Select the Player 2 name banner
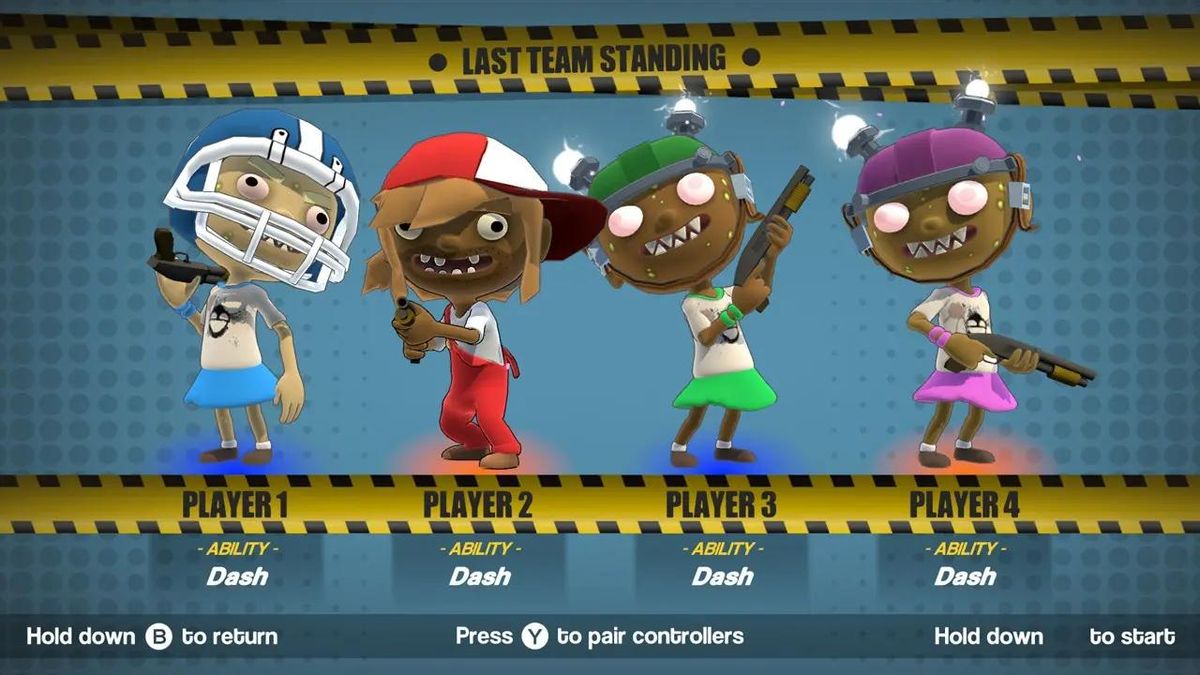Screen dimensions: 1200x675 (478, 505)
